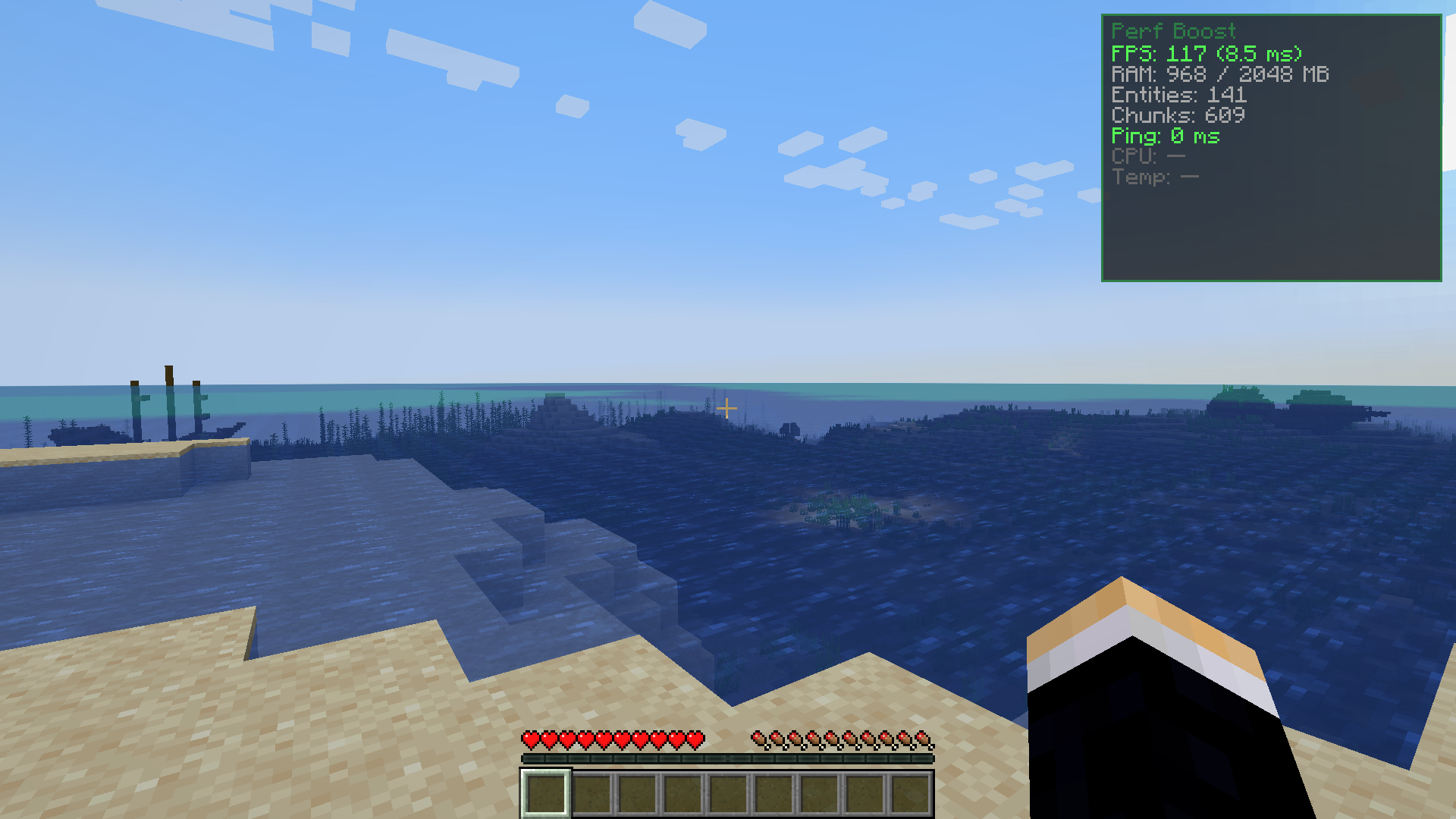Viewport: 1456px width, 819px height.
Task: Click the second hotbar slot
Action: [x=591, y=793]
